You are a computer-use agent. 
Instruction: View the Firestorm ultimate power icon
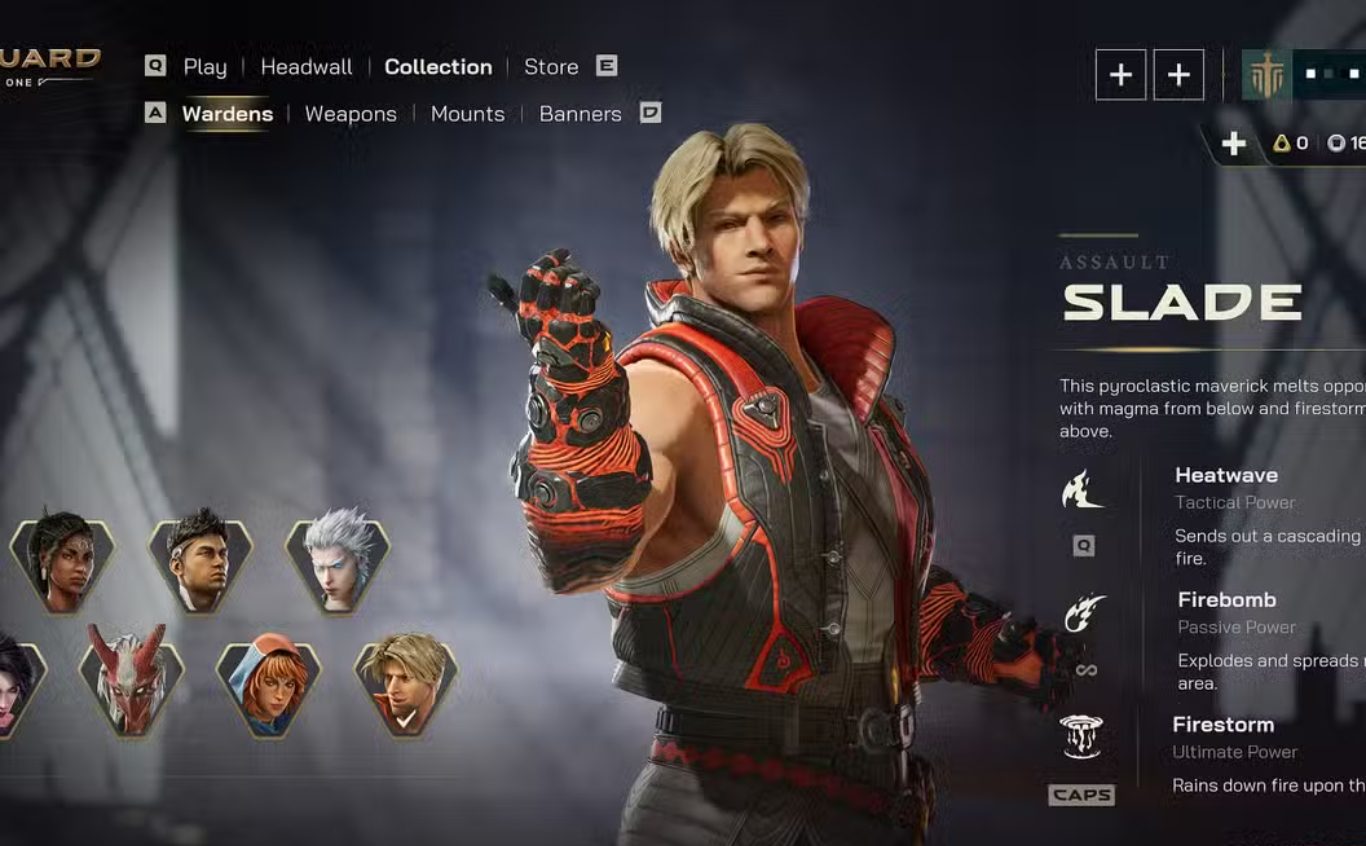point(1081,737)
